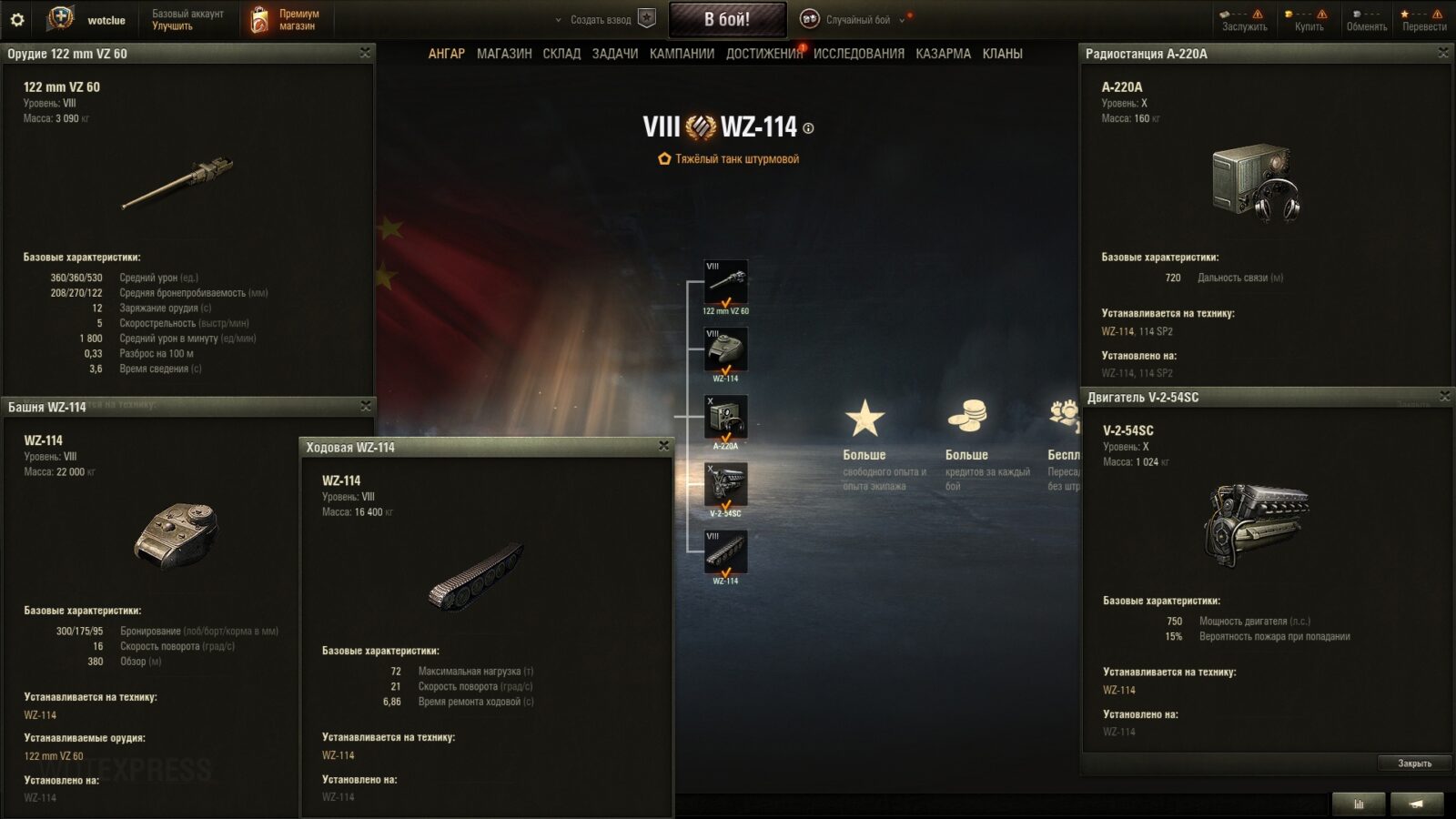1456x819 pixels.
Task: Go to the КАМПАНИИ tab
Action: [682, 54]
